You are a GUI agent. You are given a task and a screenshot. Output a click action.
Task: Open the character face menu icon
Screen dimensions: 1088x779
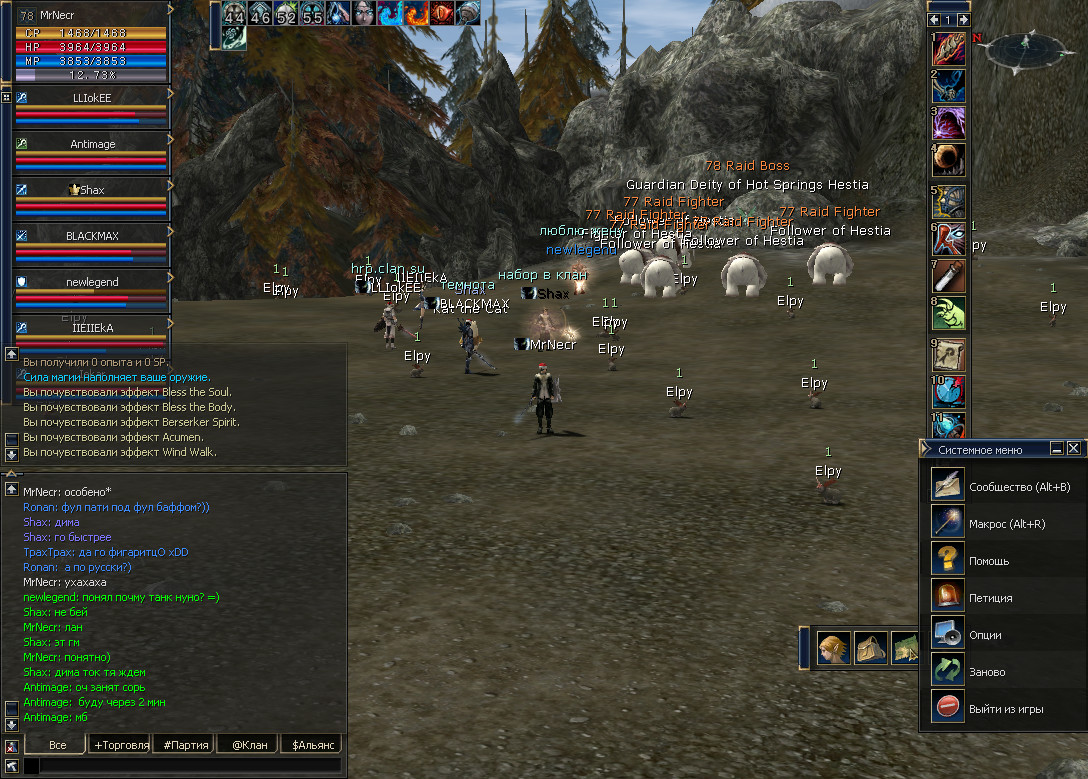coord(833,648)
